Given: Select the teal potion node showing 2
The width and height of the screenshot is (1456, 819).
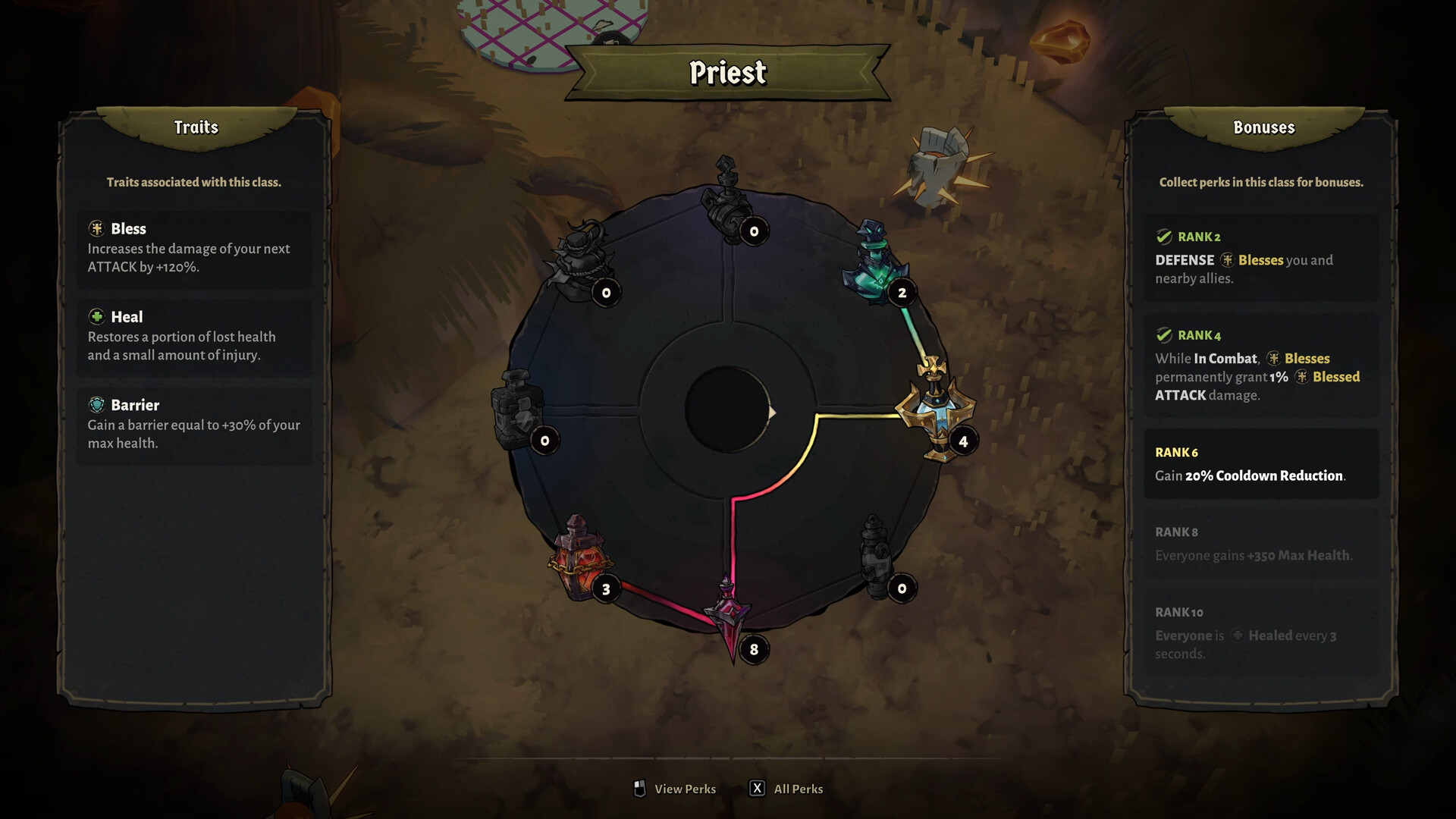Looking at the screenshot, I should [877, 265].
